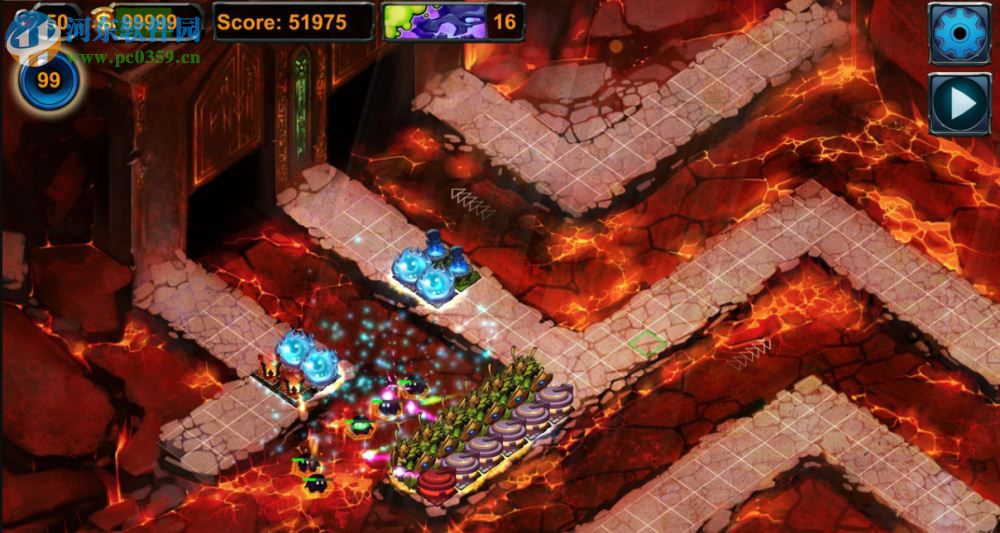Start the next wave with the play button

(x=959, y=103)
